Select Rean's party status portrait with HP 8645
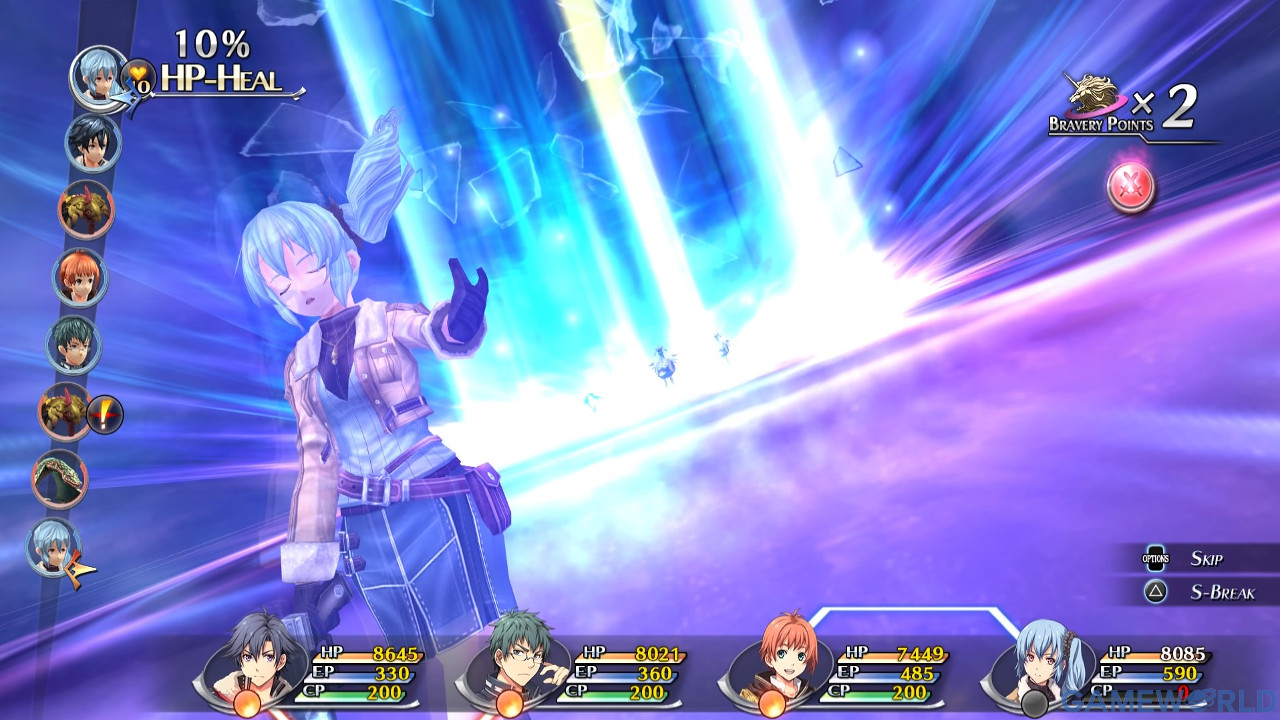 [x=261, y=658]
